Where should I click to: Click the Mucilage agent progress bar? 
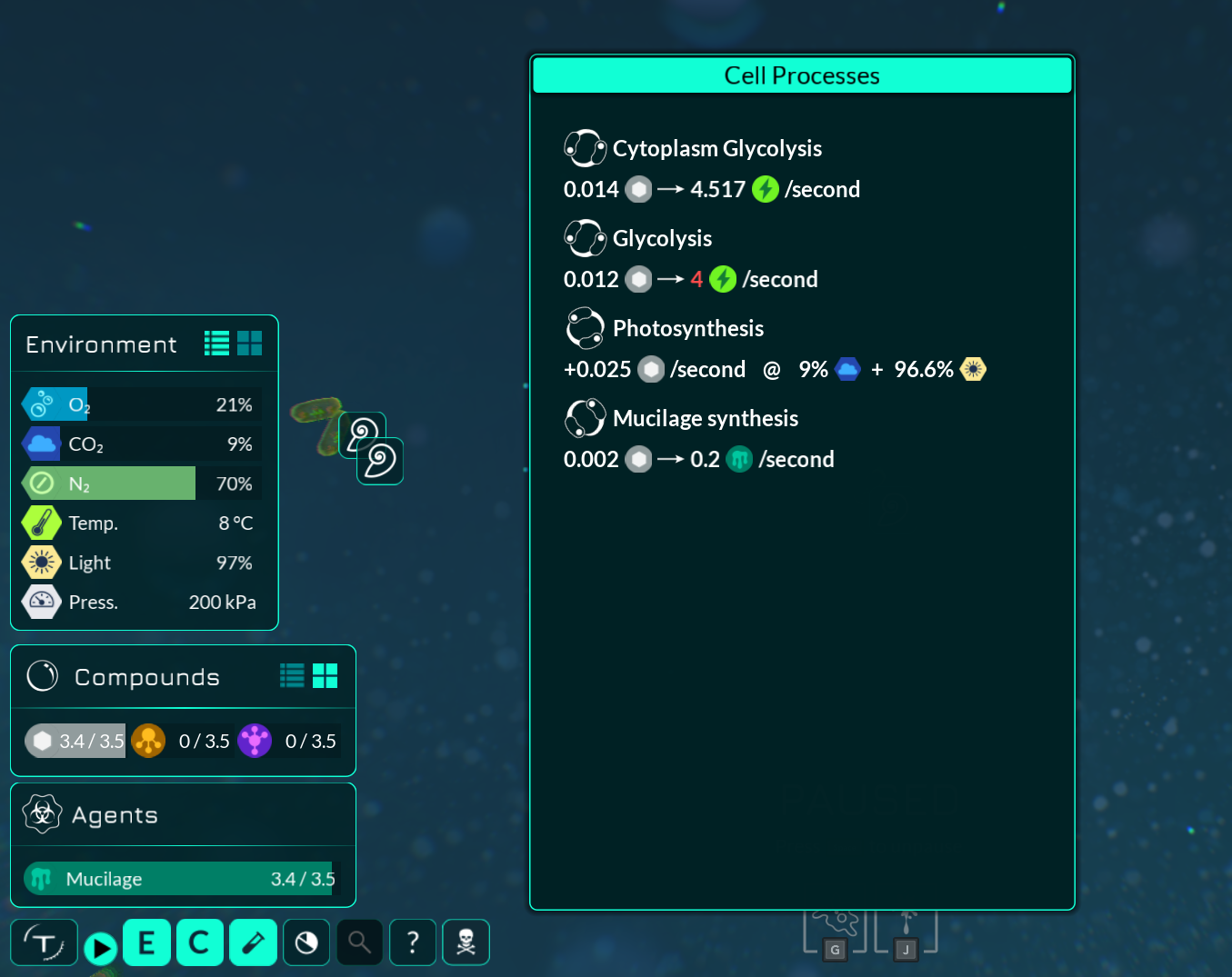[182, 878]
